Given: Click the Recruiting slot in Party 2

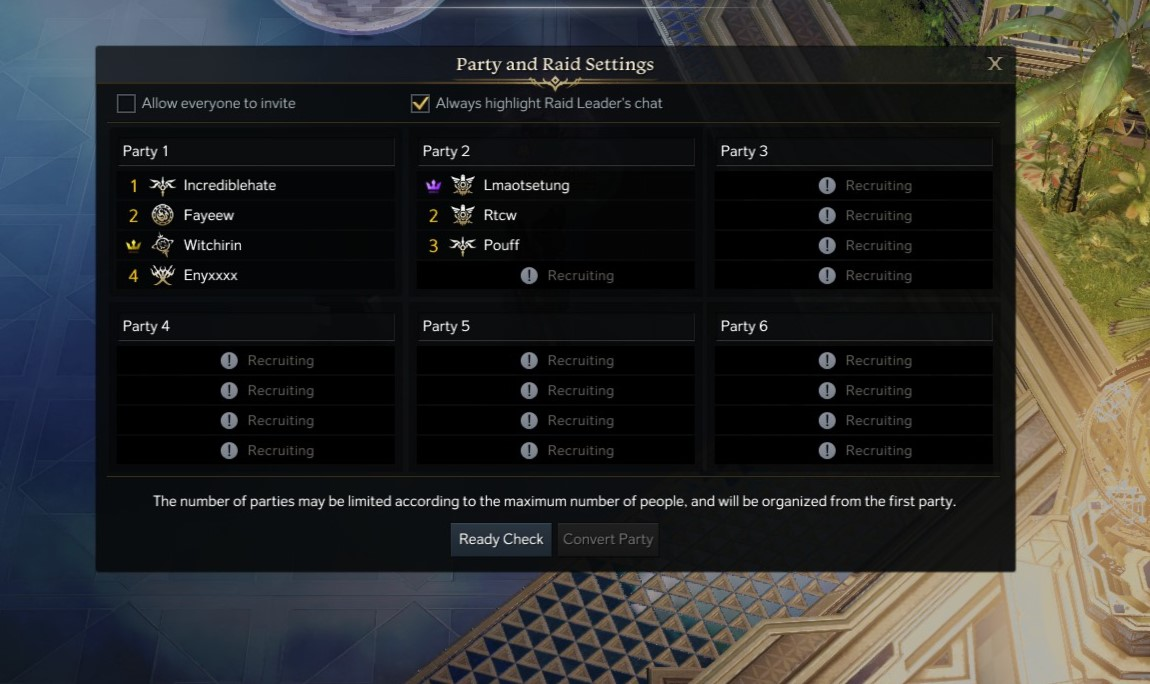Looking at the screenshot, I should point(568,275).
